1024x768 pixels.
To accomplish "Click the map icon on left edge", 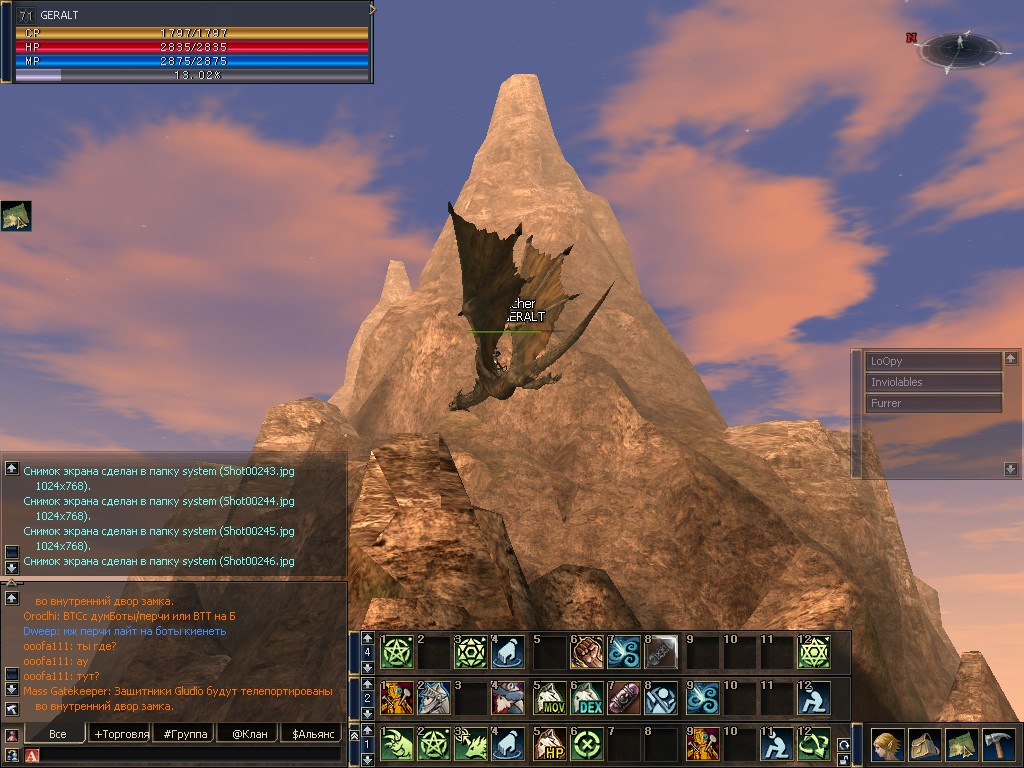I will click(x=16, y=216).
